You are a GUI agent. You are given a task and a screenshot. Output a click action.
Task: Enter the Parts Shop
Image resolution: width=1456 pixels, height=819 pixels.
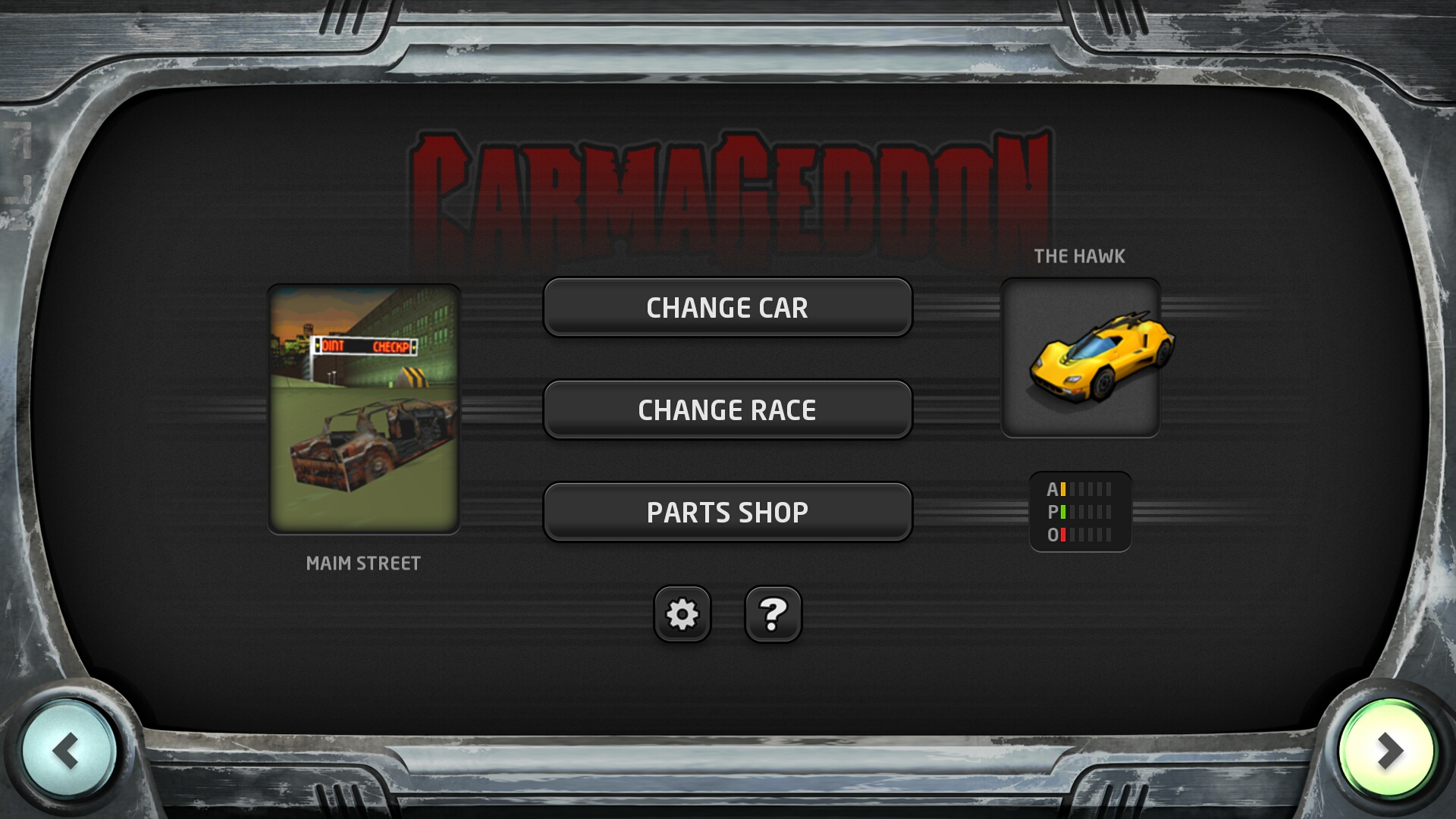727,512
